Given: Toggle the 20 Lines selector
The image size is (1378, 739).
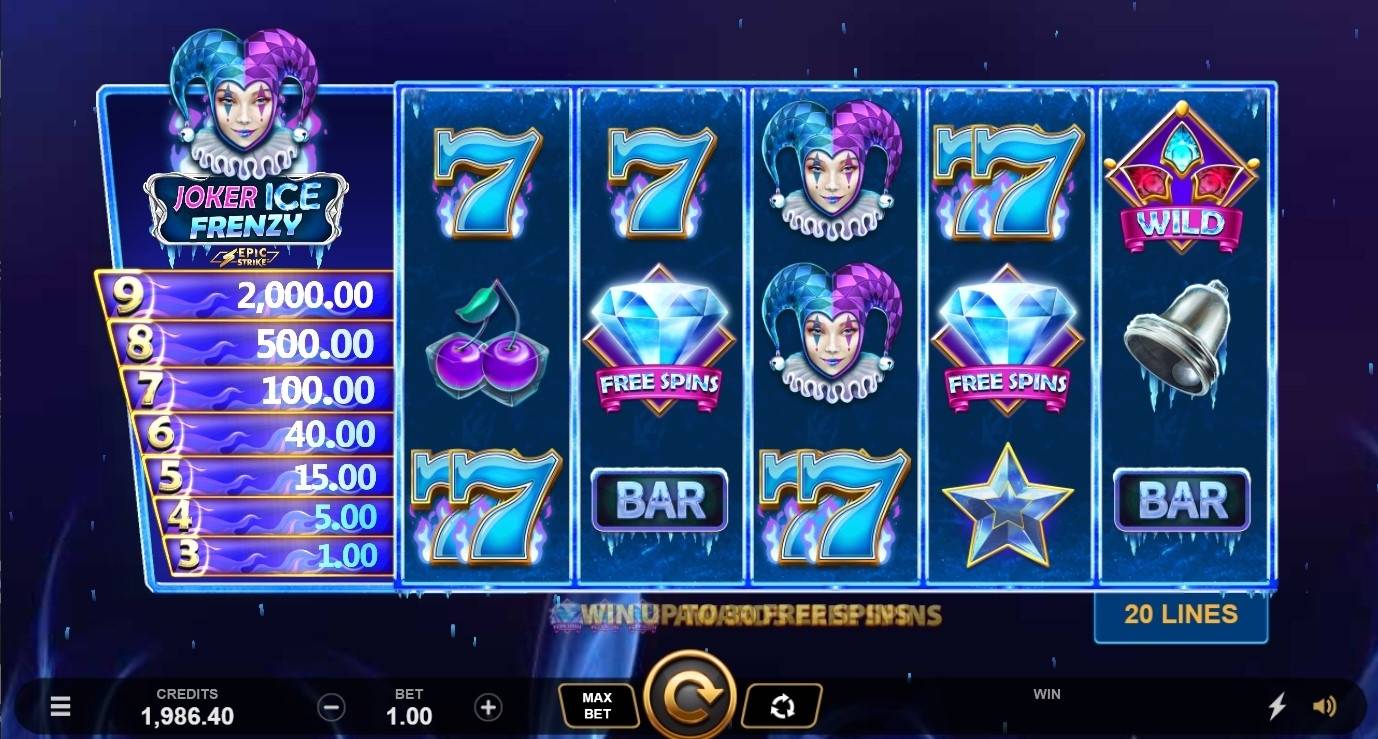Looking at the screenshot, I should point(1181,614).
